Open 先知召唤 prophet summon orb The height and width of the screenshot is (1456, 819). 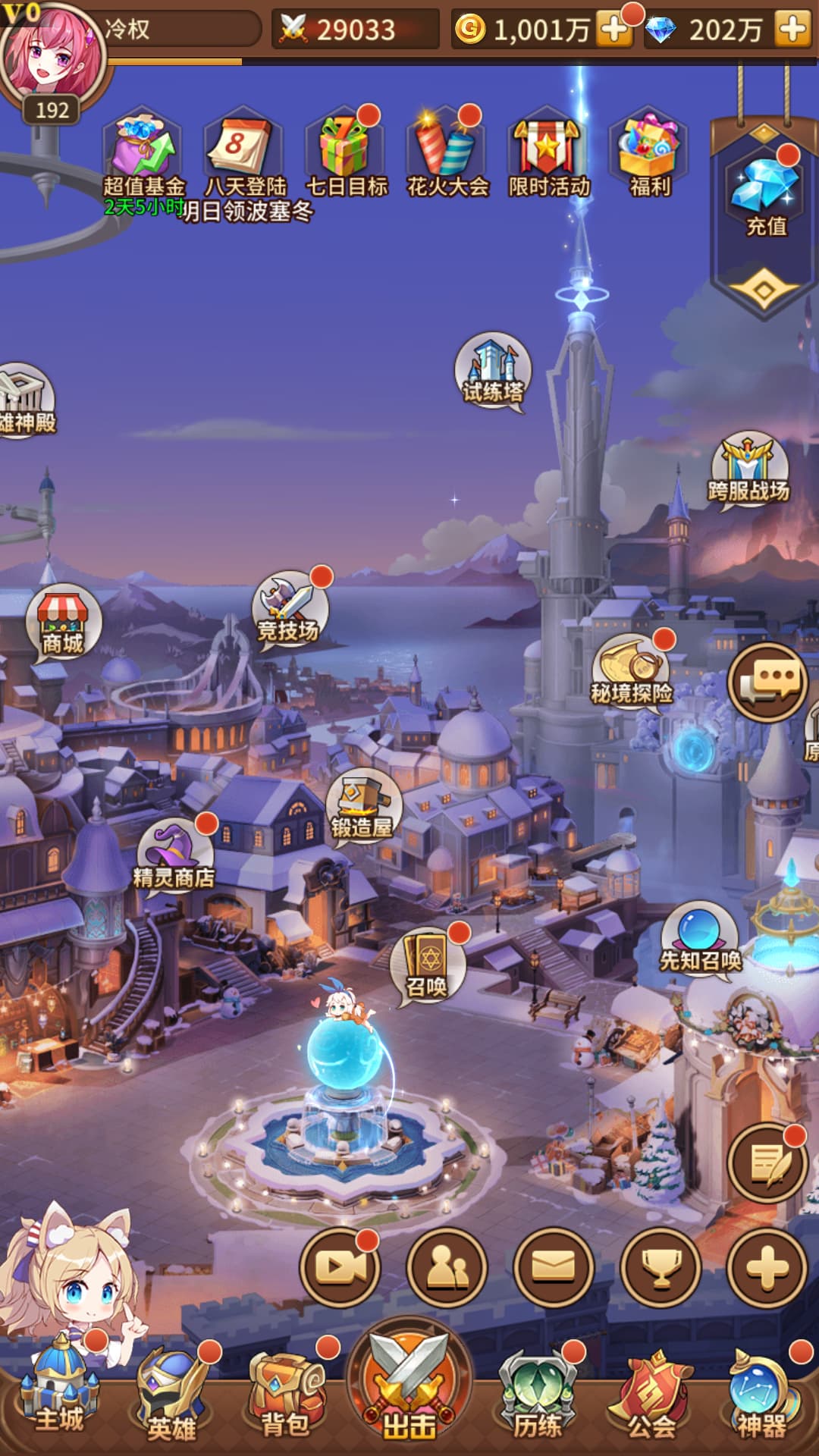700,940
